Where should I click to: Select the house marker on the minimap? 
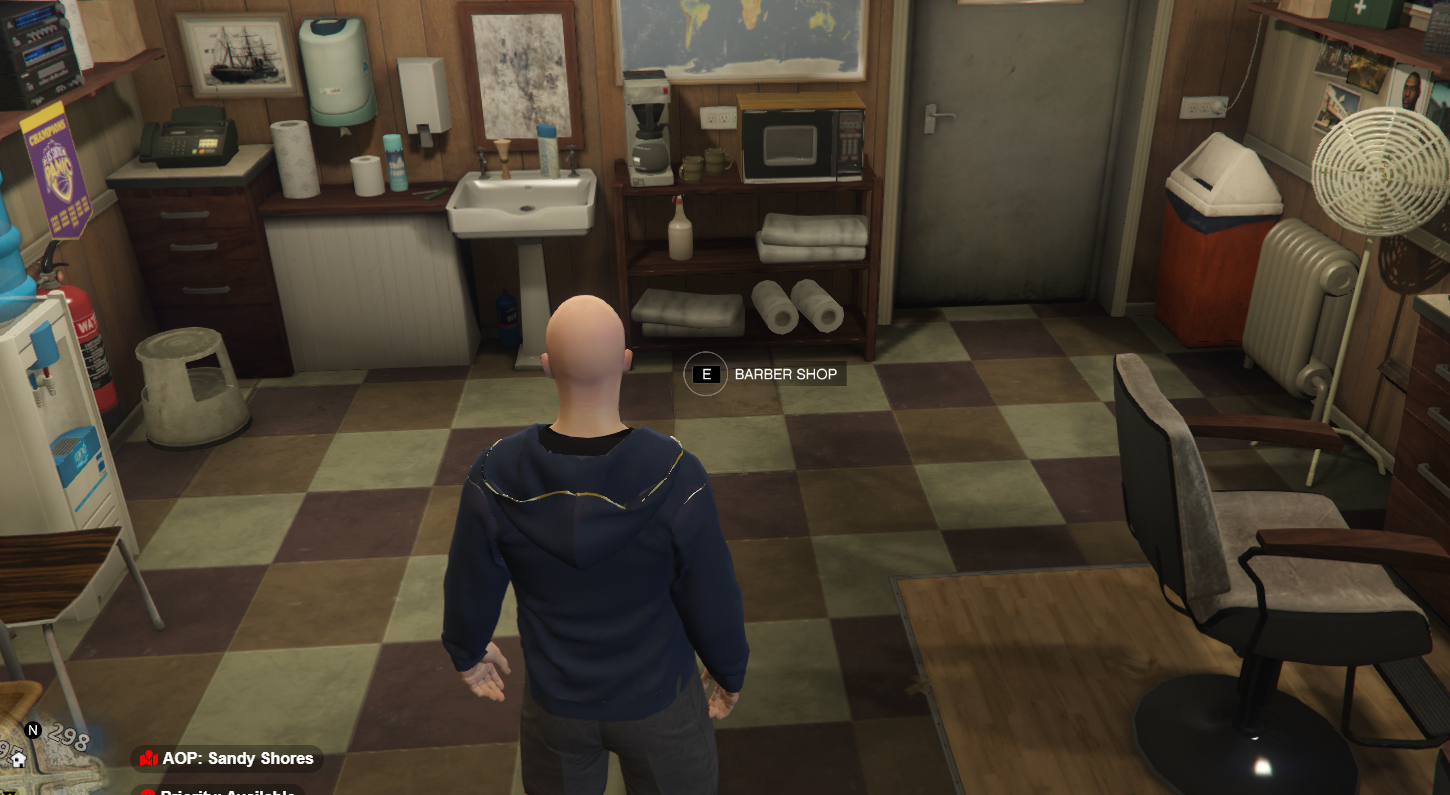(17, 760)
